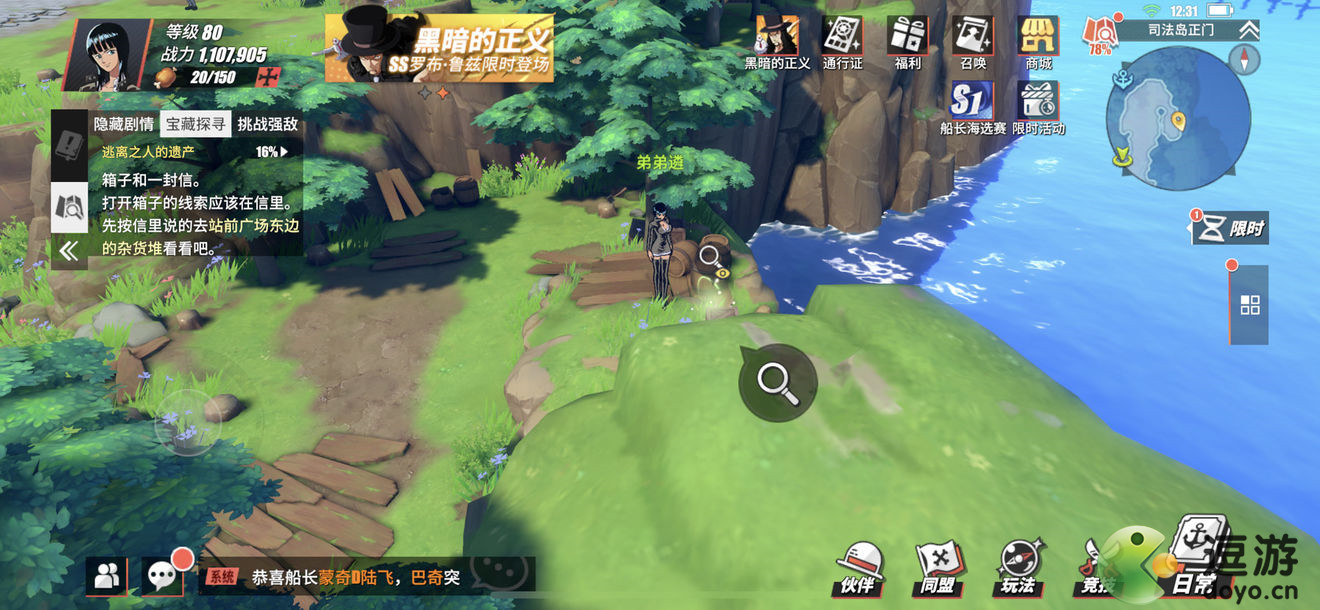The width and height of the screenshot is (1320, 610).
Task: Open the 限时 hourglass button
Action: click(x=1231, y=228)
